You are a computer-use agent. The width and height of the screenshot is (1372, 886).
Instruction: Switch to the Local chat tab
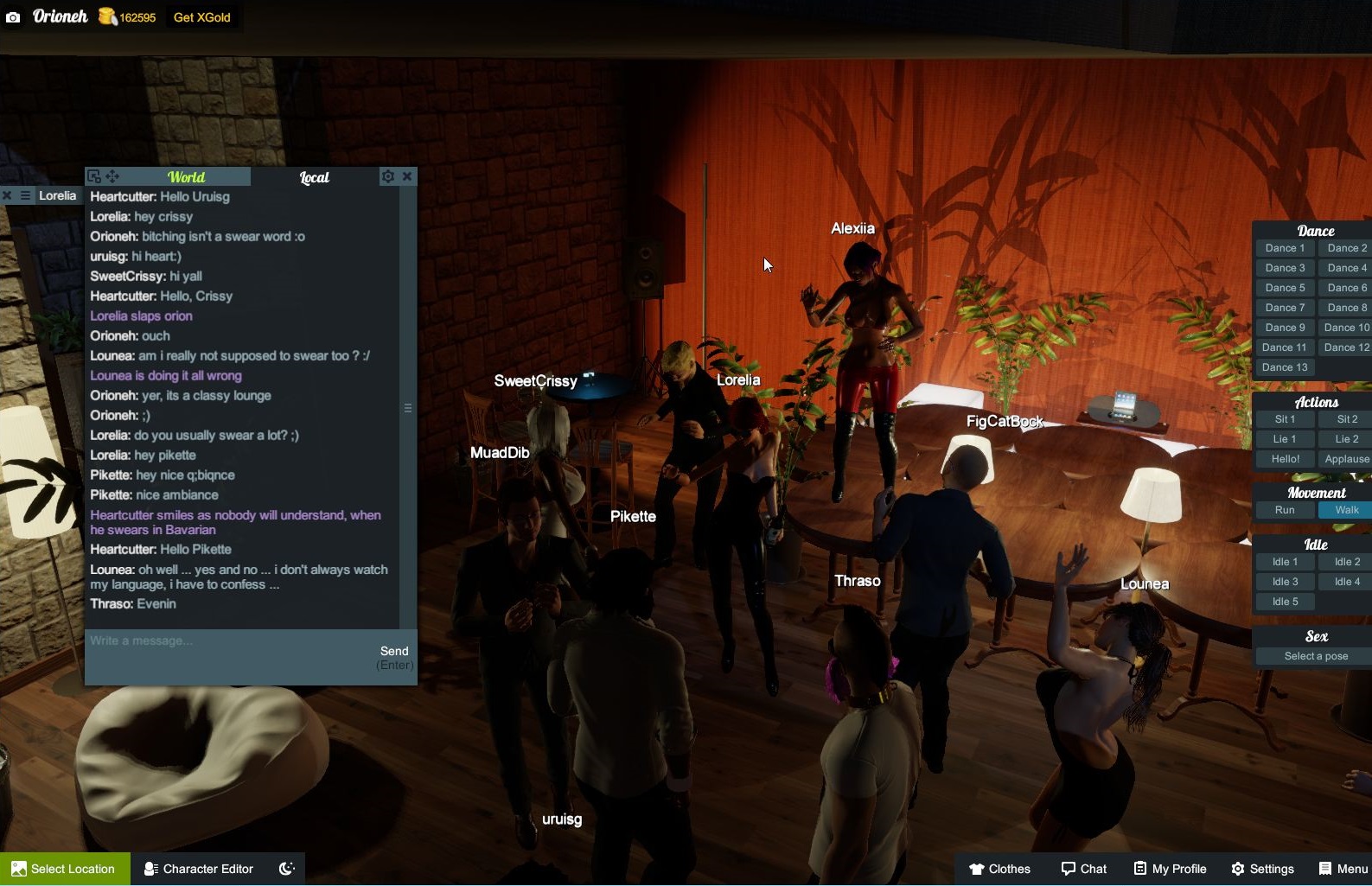(x=314, y=176)
